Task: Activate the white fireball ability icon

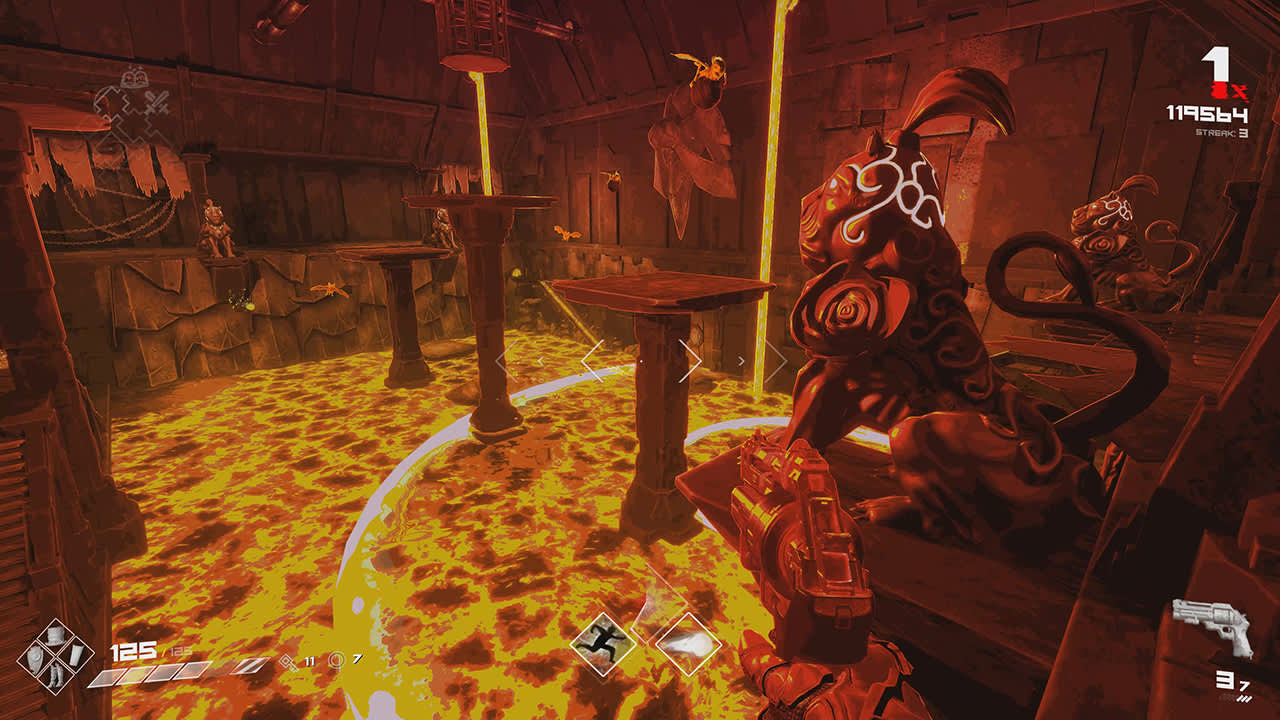Action: [689, 643]
